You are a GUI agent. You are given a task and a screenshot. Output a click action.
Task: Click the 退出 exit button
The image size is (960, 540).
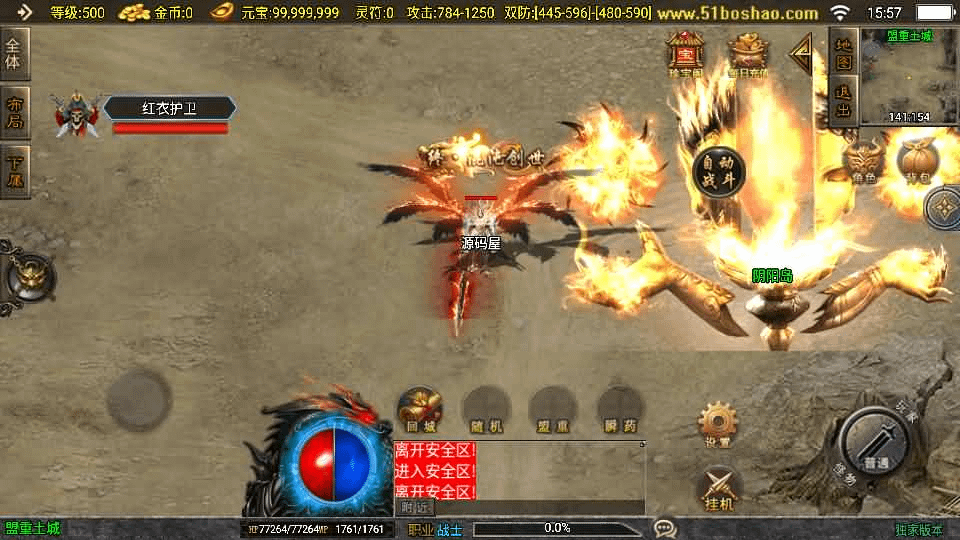(x=843, y=101)
